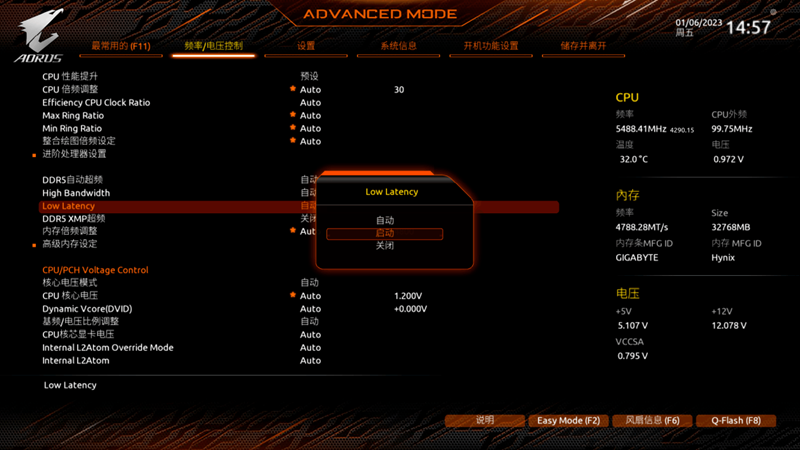Open the 设置 tab
The image size is (800, 450).
point(306,46)
